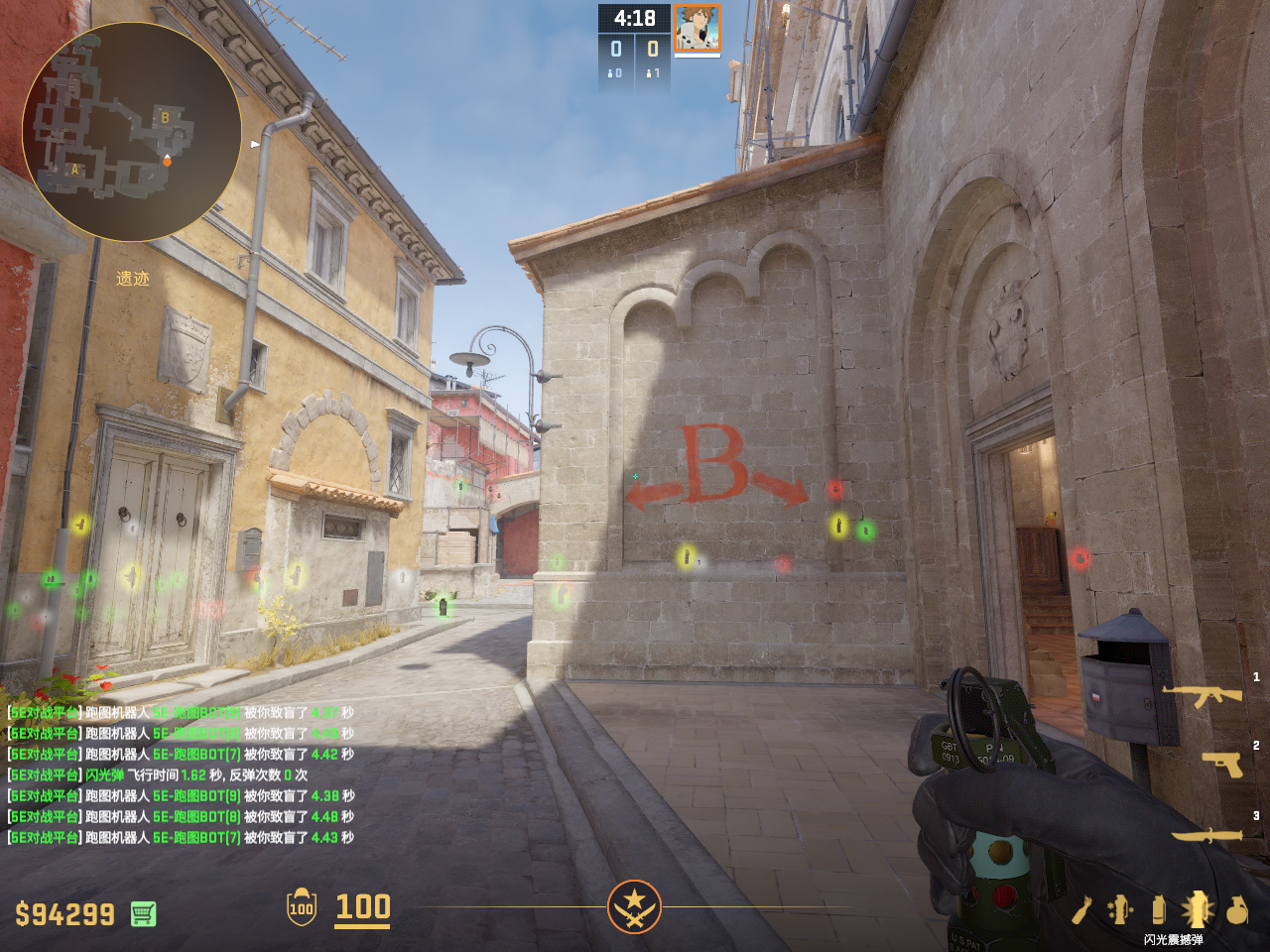The height and width of the screenshot is (952, 1270).
Task: Choose the HE grenade icon
Action: (1236, 909)
